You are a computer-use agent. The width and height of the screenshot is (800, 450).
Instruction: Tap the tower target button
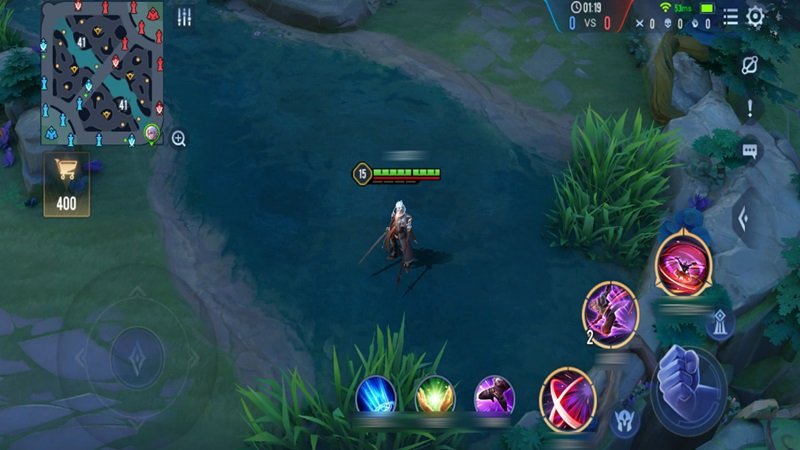coord(719,322)
